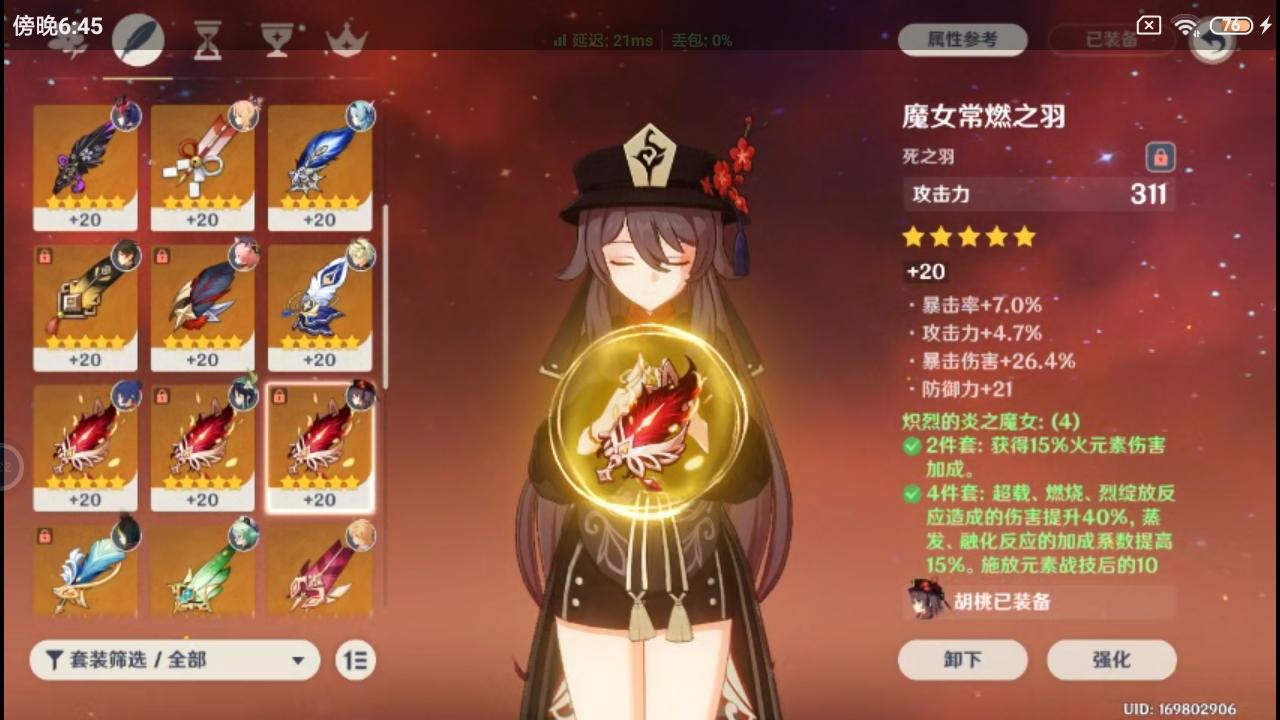
Task: Collapse the filter dropdown arrow at bottom left
Action: [297, 660]
